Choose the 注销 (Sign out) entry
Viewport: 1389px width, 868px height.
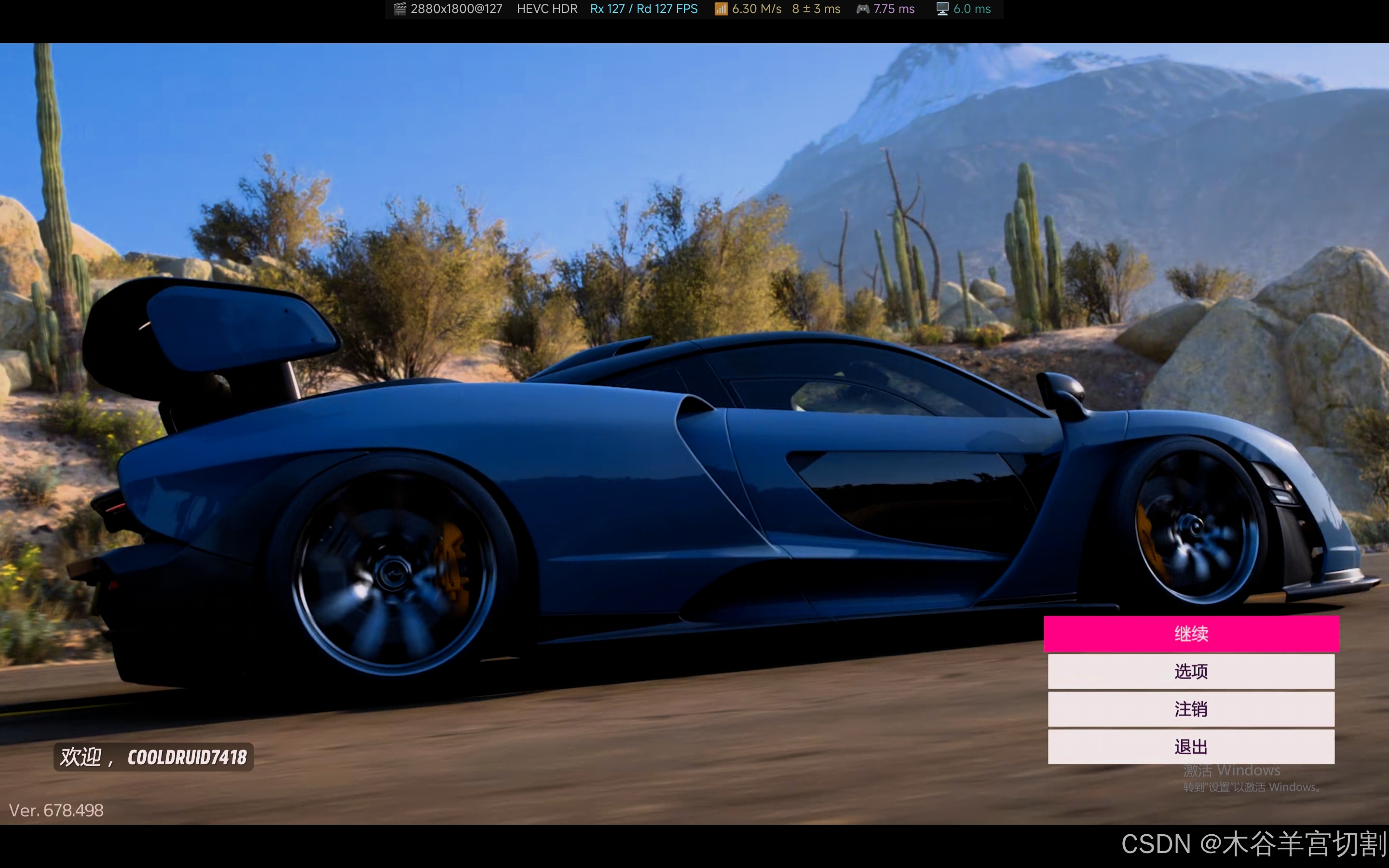pos(1191,709)
